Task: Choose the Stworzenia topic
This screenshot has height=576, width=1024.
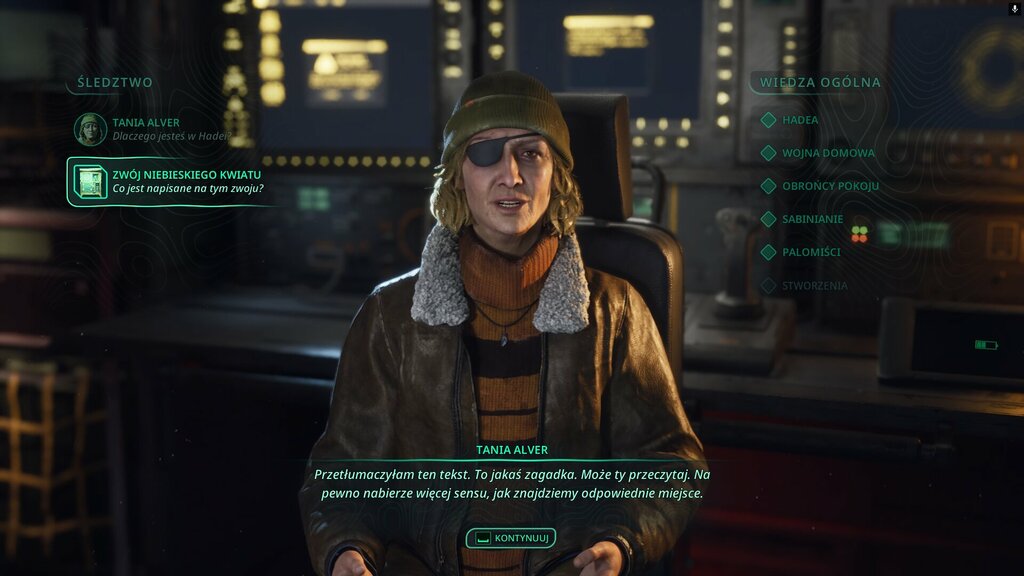Action: pyautogui.click(x=814, y=285)
